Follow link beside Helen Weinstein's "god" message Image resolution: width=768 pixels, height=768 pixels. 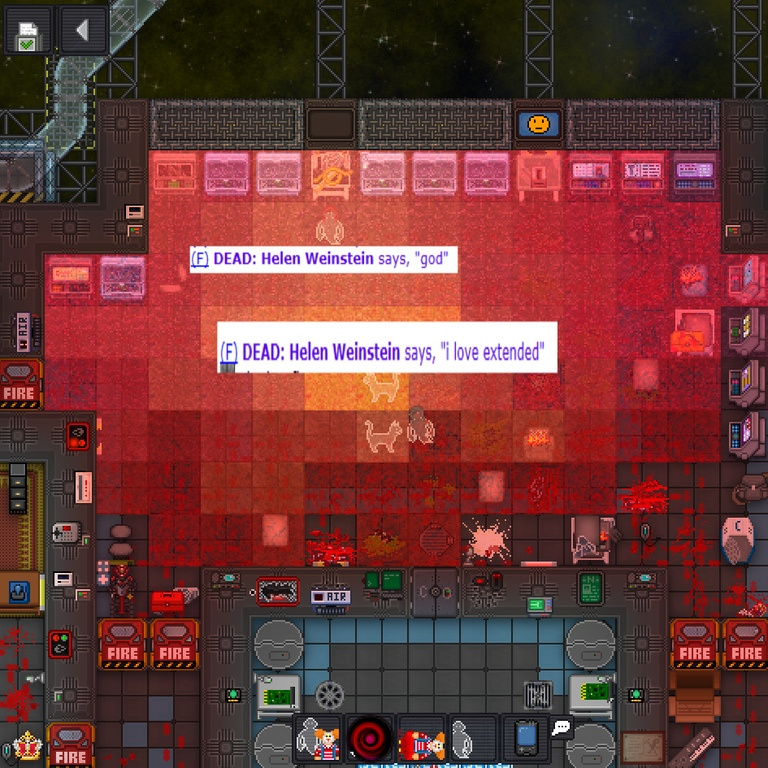point(199,260)
